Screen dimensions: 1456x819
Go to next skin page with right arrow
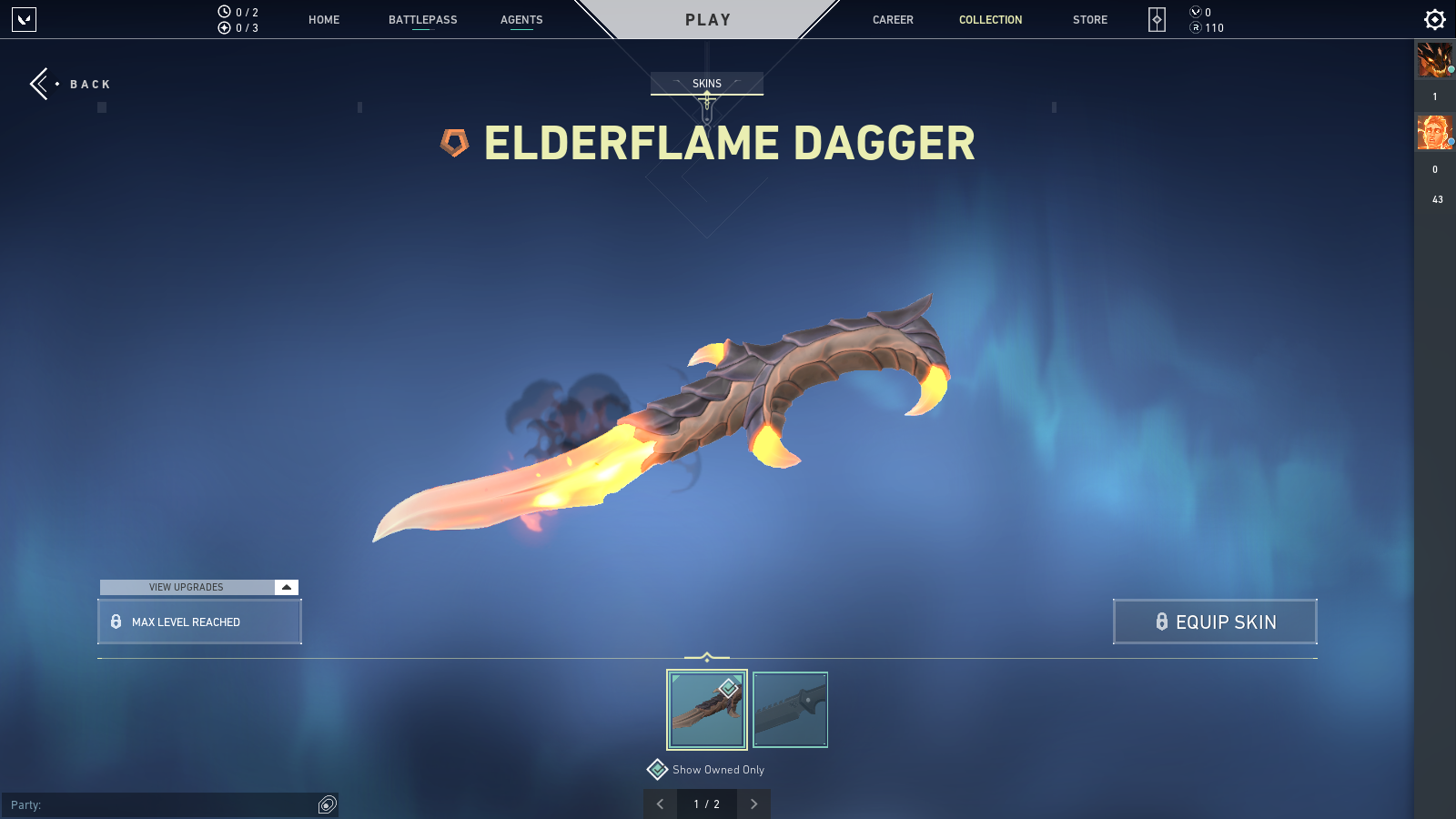(x=753, y=804)
